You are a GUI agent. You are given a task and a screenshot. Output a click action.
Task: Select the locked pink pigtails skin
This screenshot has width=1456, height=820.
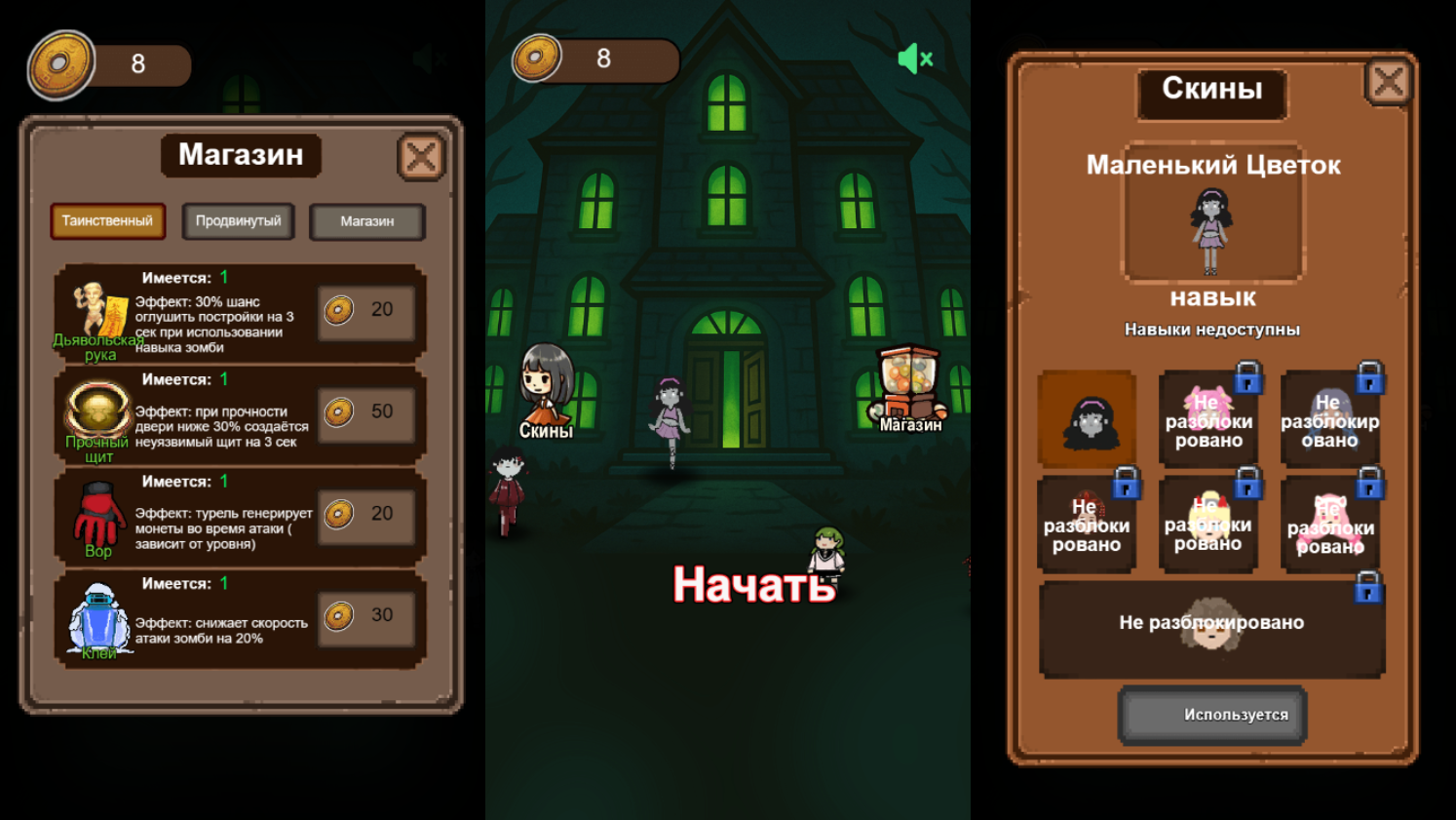(x=1210, y=417)
